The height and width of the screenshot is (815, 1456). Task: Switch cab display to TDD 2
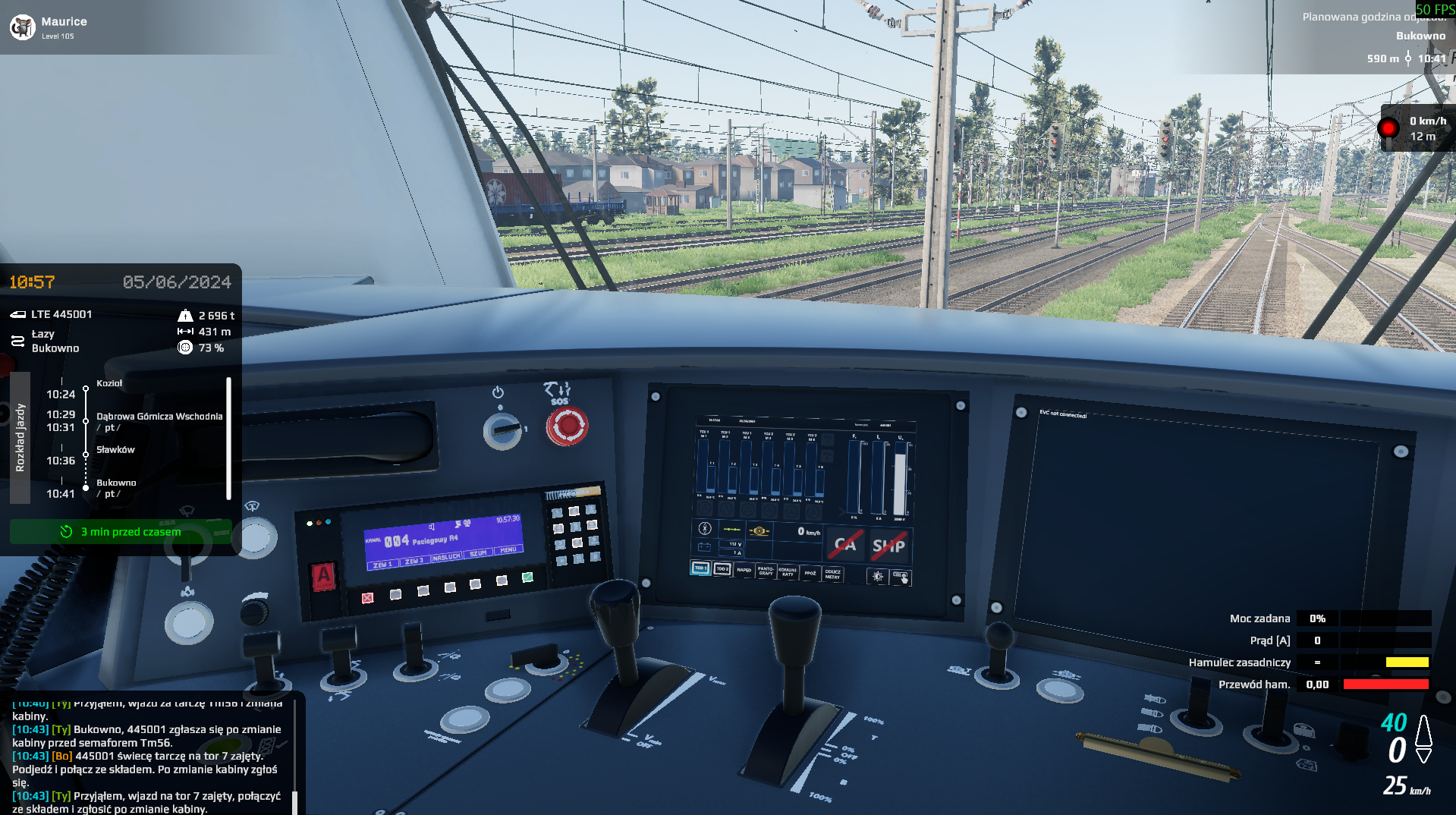tap(722, 569)
